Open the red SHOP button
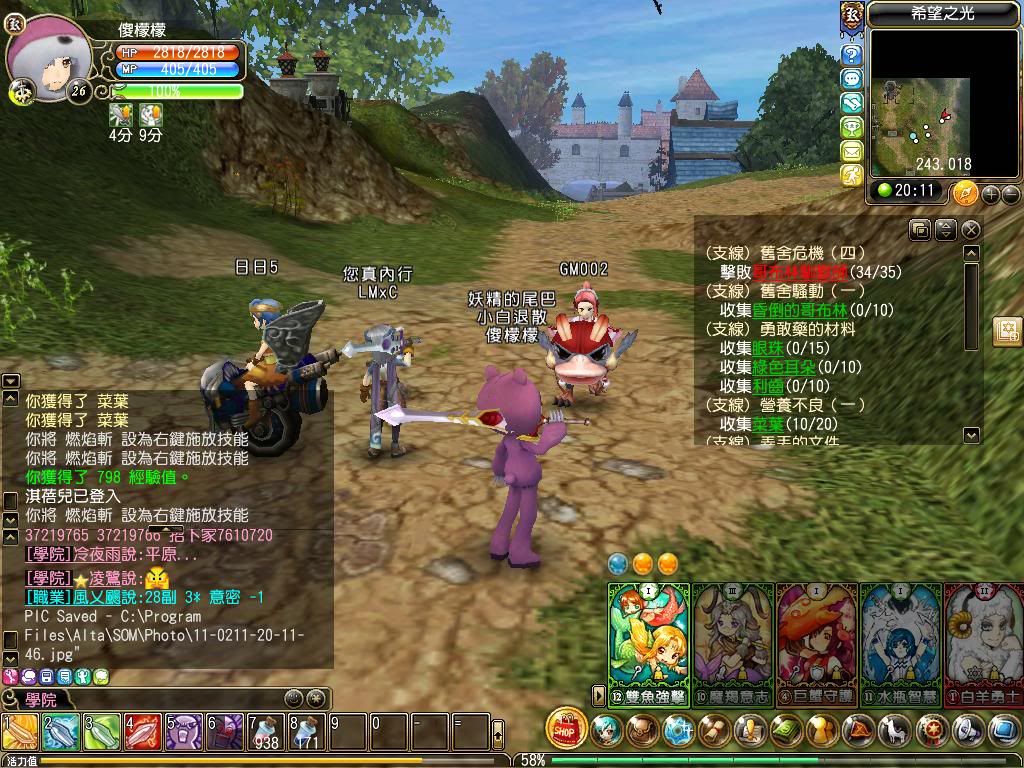Image resolution: width=1024 pixels, height=768 pixels. 567,729
